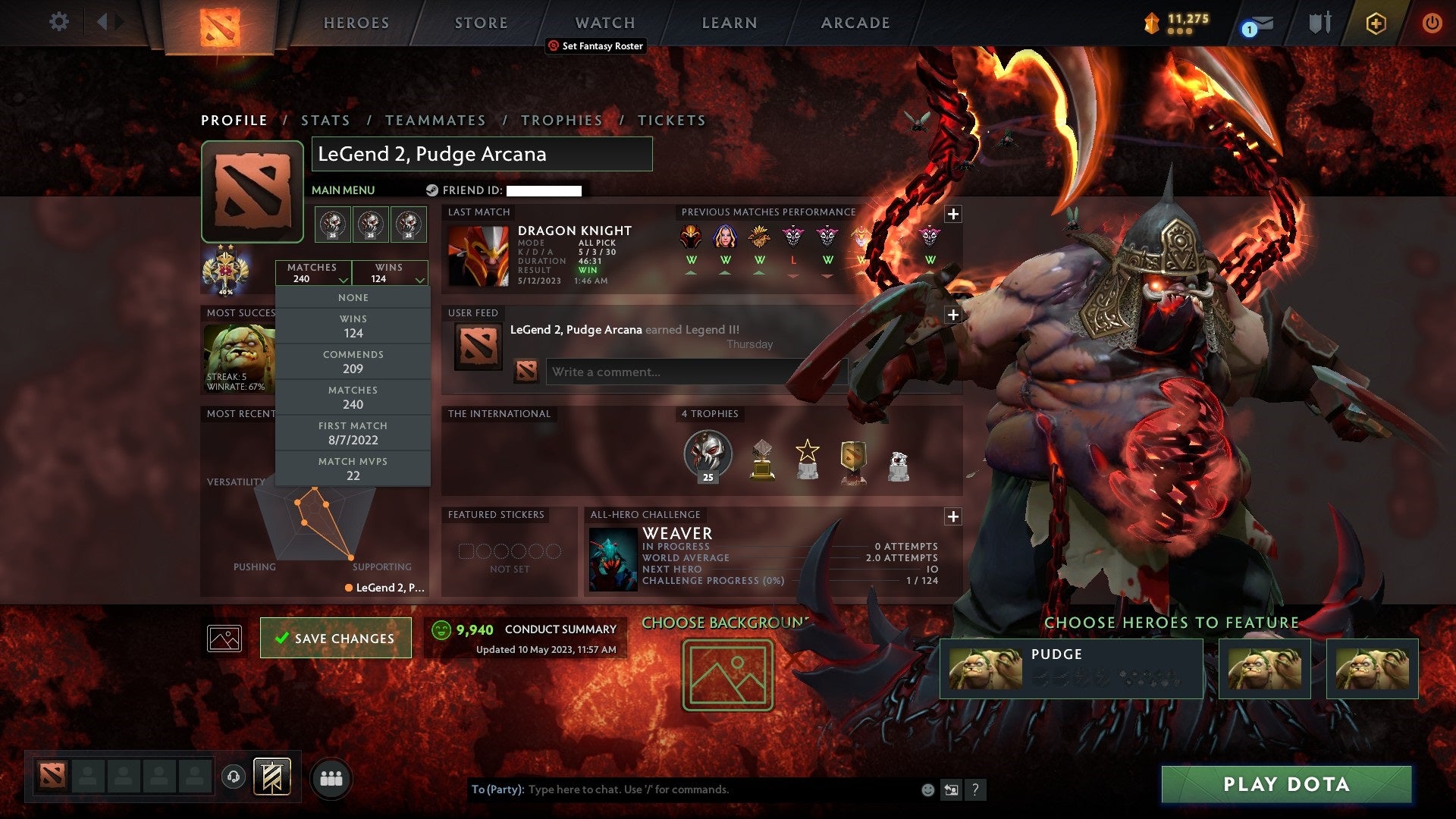The image size is (1456, 819).
Task: Open the emoticon picker beside chat
Action: pos(927,789)
